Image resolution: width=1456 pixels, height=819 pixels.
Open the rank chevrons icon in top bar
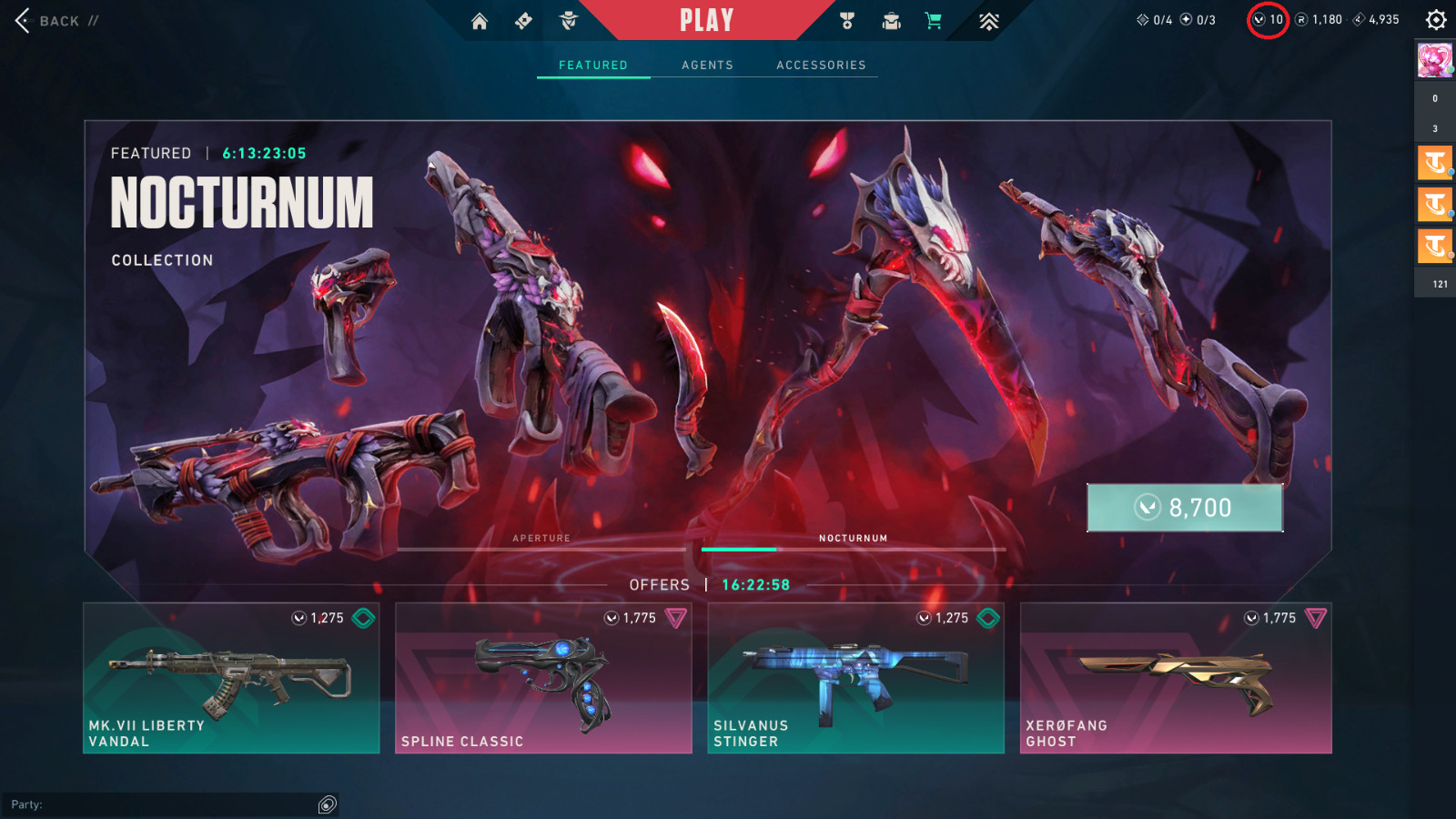coord(989,21)
